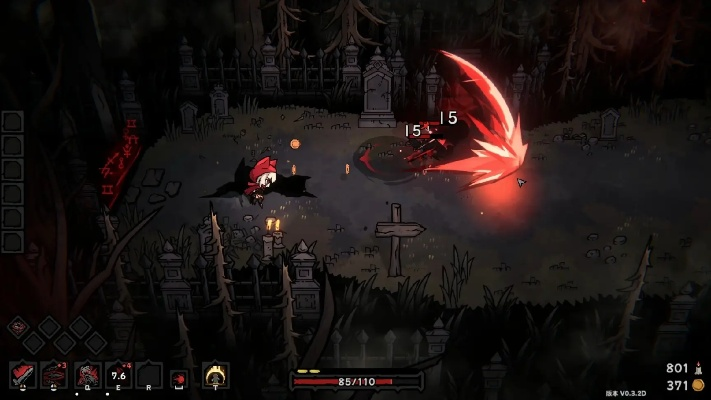
Task: Activate the golden arch T ability
Action: pyautogui.click(x=215, y=375)
